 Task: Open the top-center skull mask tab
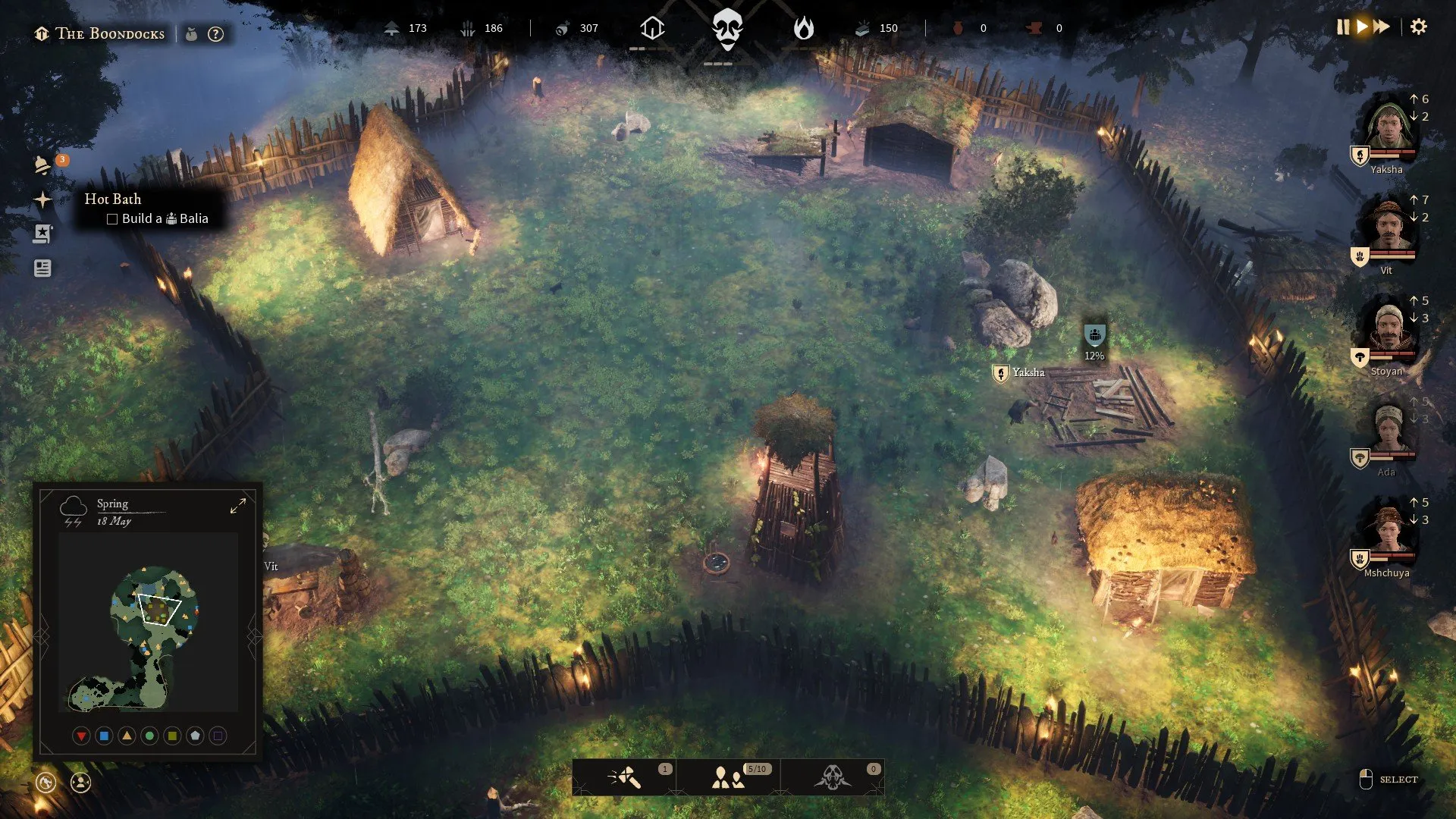click(x=727, y=29)
